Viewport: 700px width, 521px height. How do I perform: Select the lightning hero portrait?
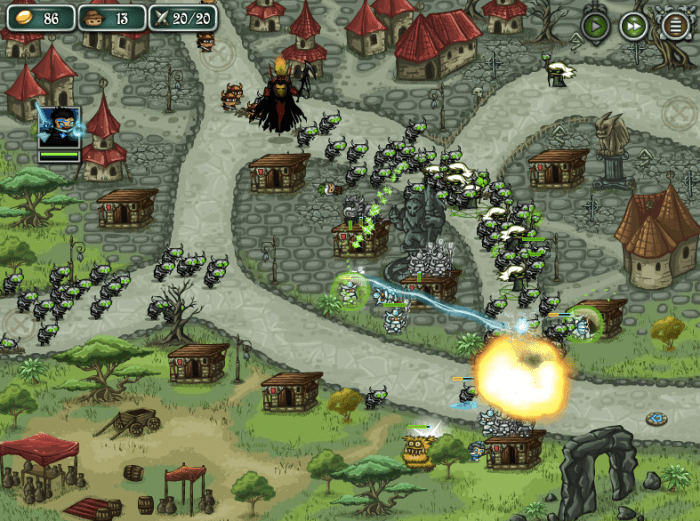coord(58,127)
